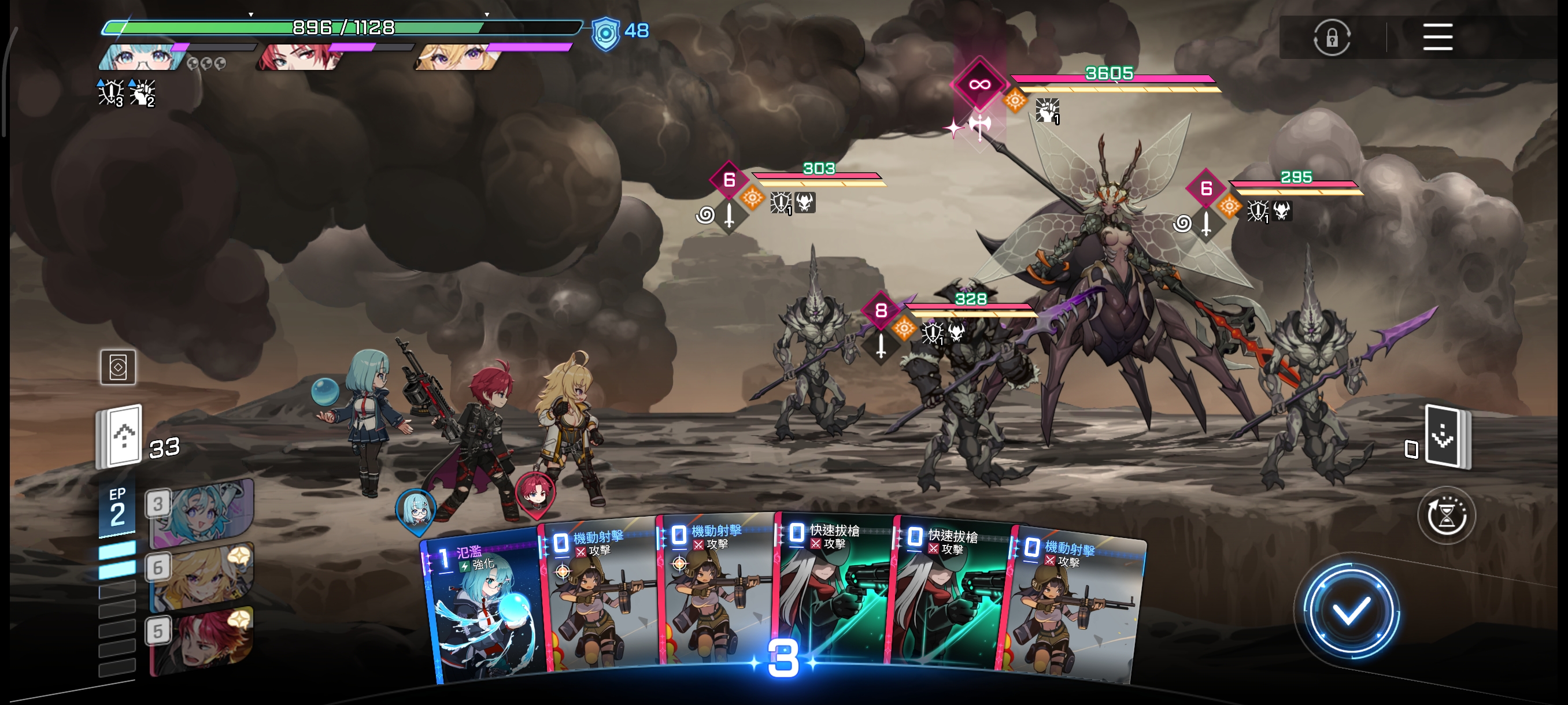Inspect the boss's infinity action counter
Image resolution: width=1568 pixels, height=705 pixels.
point(979,84)
